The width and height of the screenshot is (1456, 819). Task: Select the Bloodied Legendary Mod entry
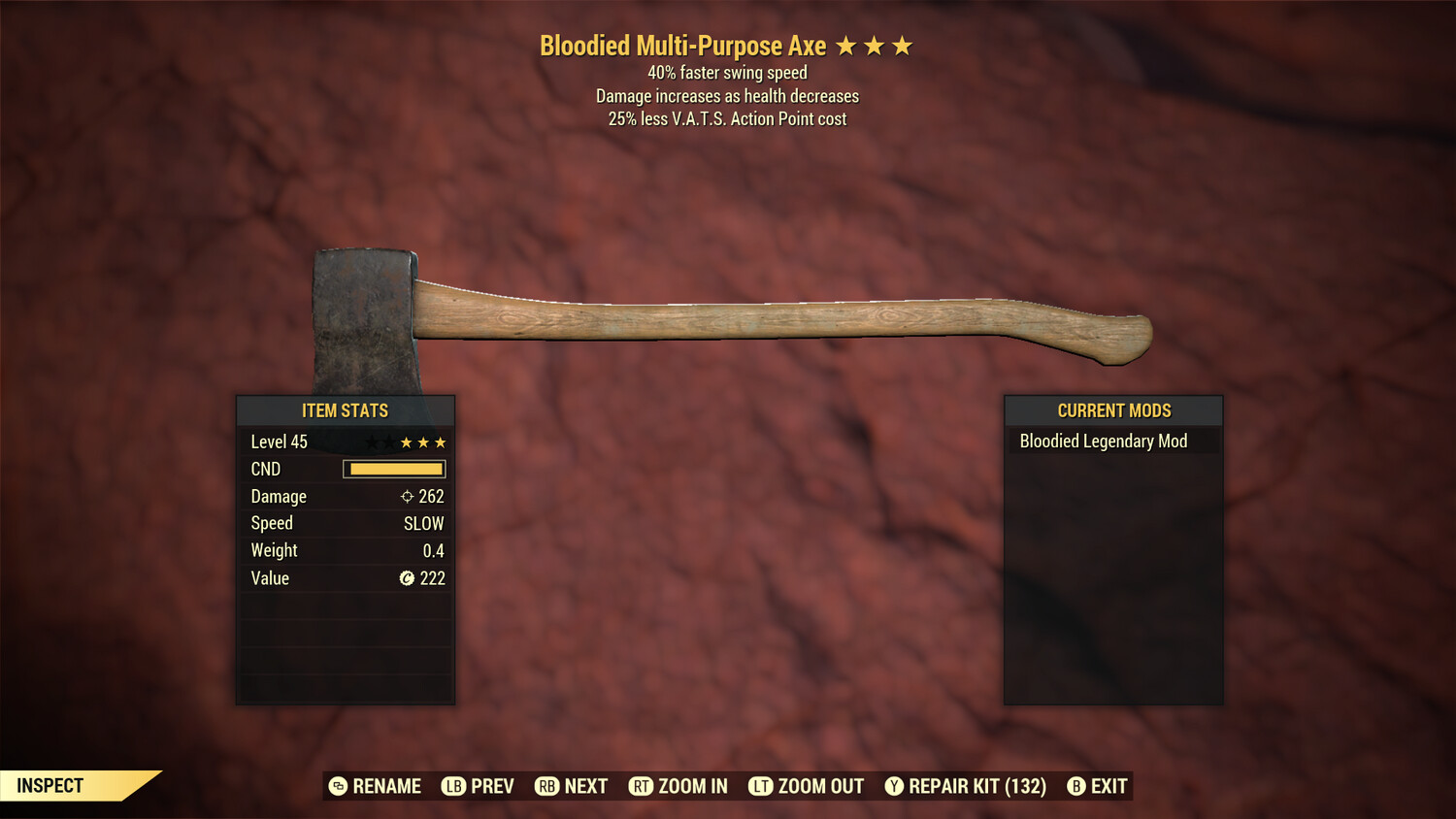(1104, 442)
